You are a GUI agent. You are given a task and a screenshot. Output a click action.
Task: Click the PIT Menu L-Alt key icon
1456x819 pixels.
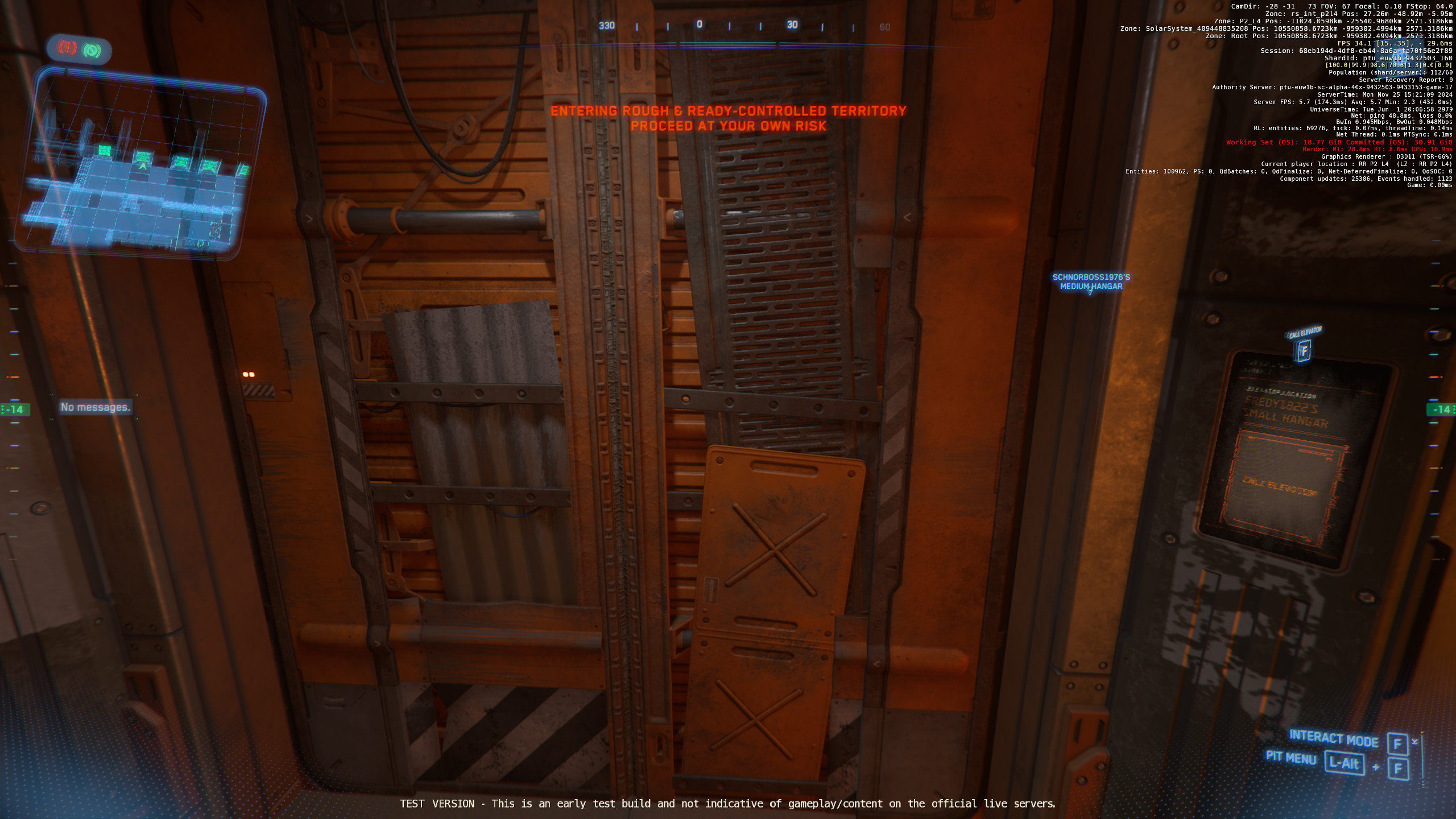(x=1345, y=764)
